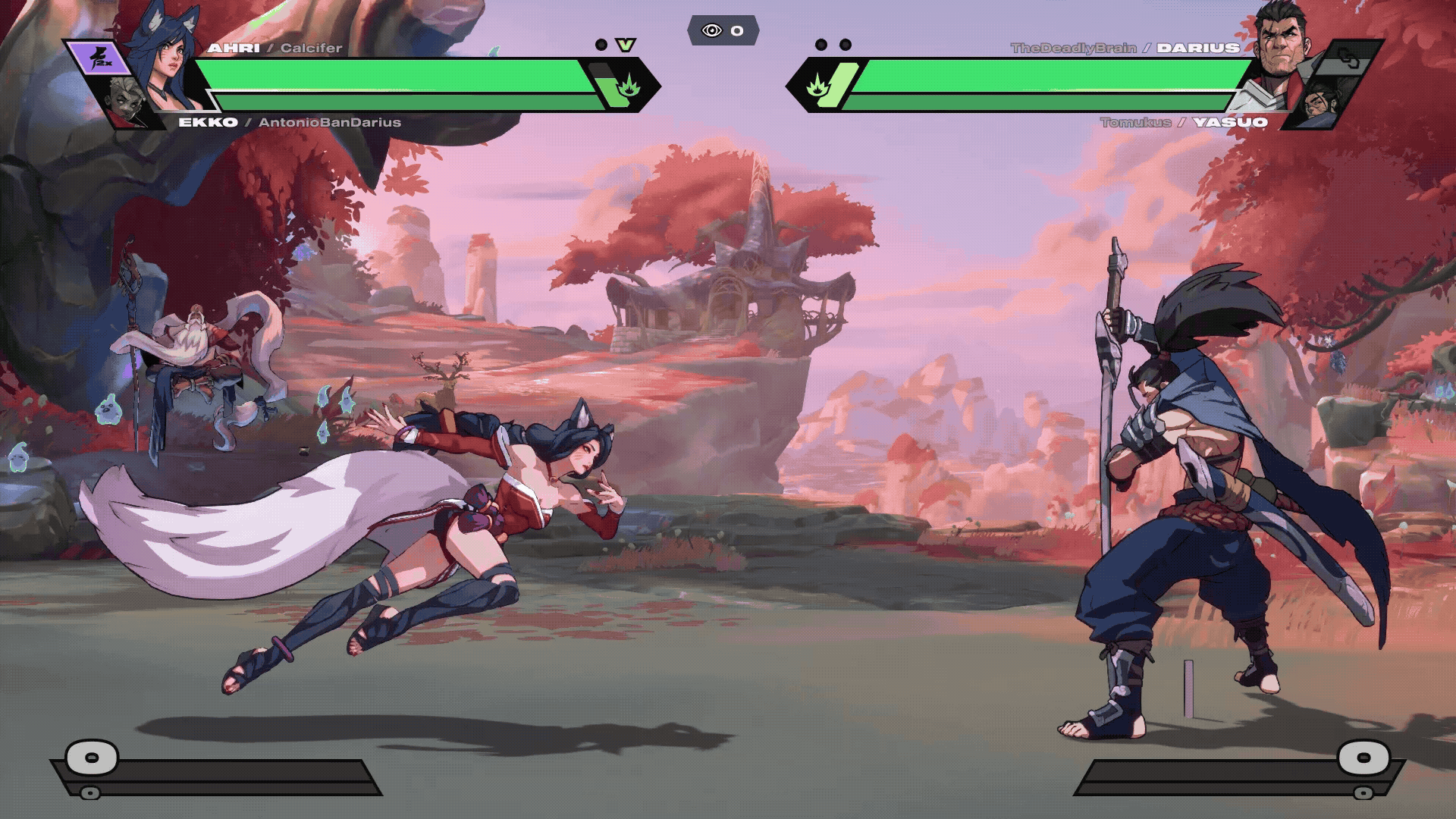Click the chain-link fuse icon

point(1348,58)
